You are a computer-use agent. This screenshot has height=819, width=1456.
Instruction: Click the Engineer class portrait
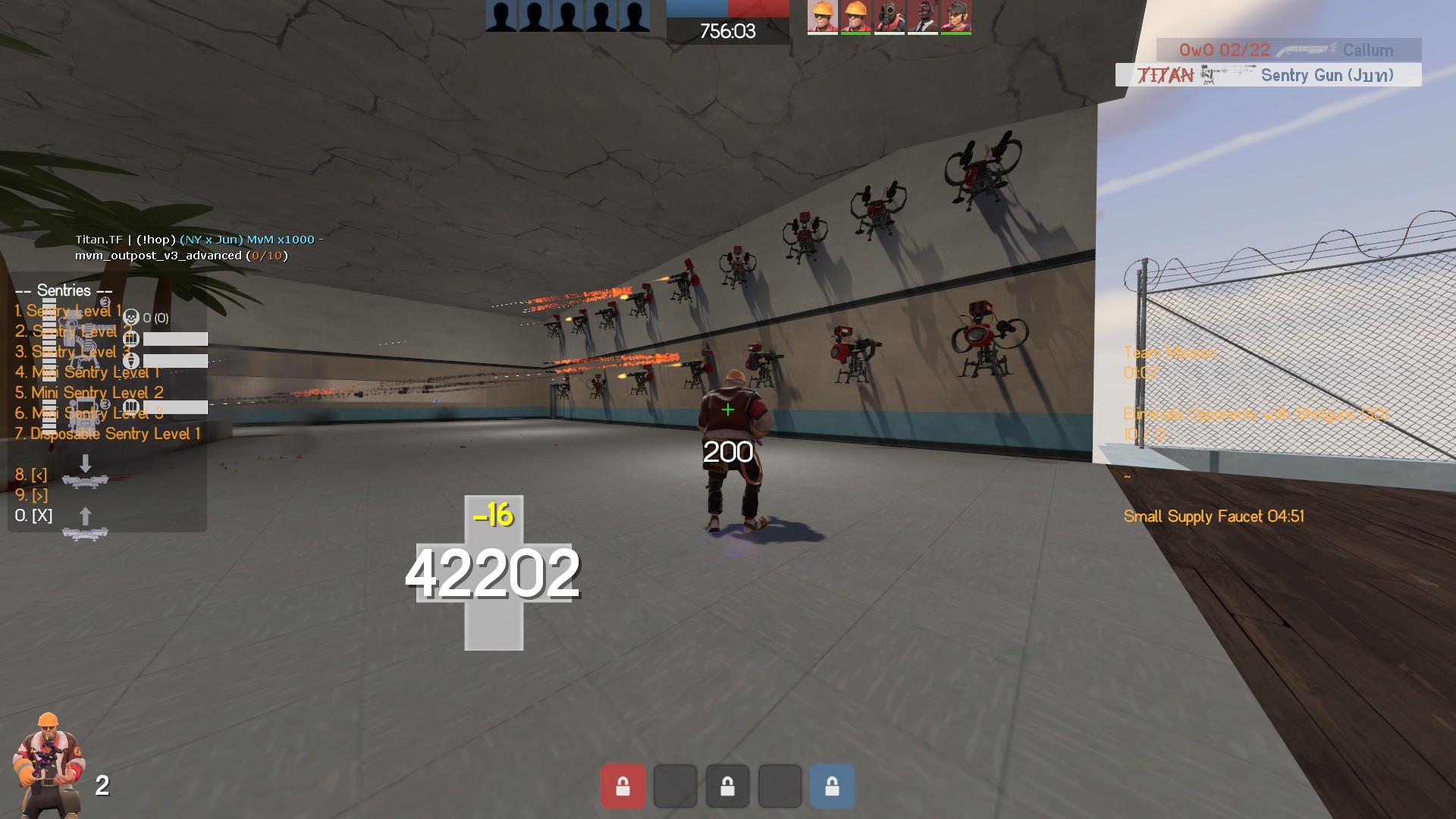49,766
